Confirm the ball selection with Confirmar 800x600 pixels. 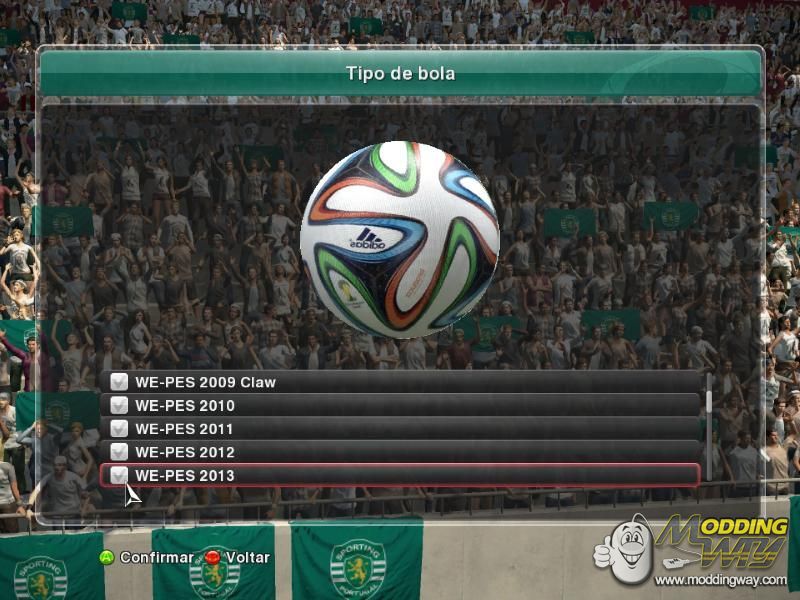145,557
